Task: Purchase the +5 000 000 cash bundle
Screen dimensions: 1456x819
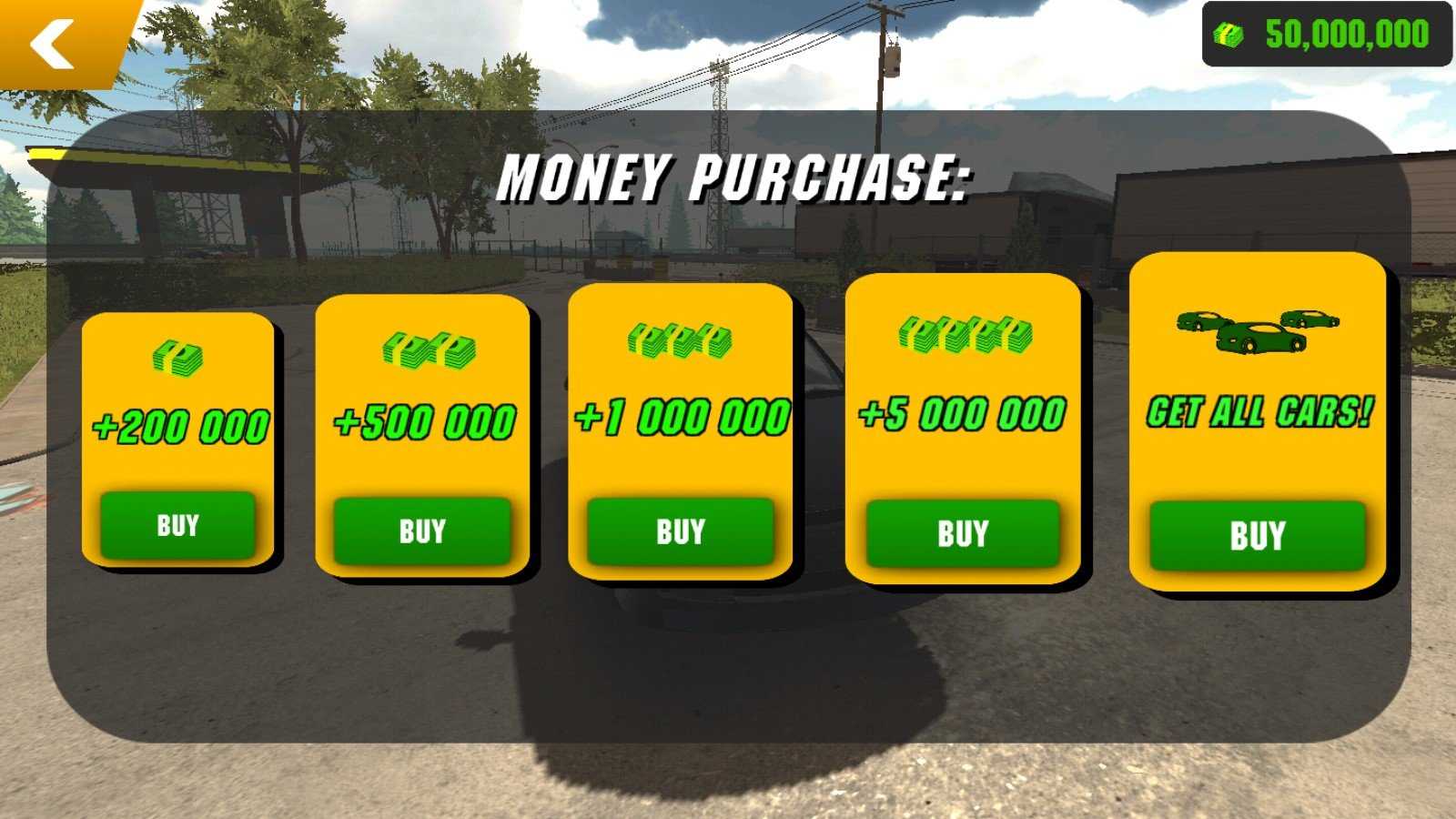Action: pyautogui.click(x=963, y=533)
